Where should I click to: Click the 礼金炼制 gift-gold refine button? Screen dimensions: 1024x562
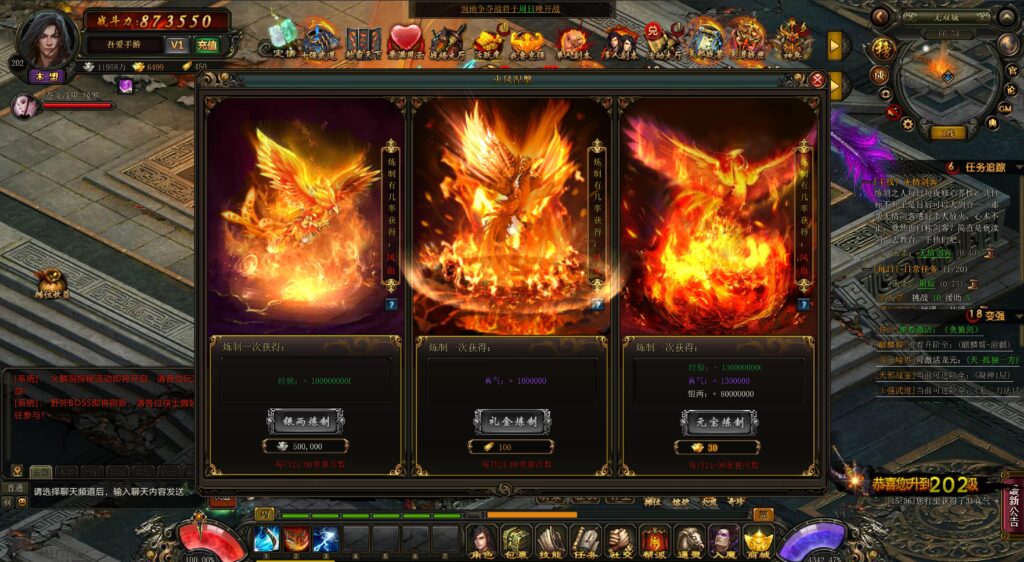coord(512,422)
